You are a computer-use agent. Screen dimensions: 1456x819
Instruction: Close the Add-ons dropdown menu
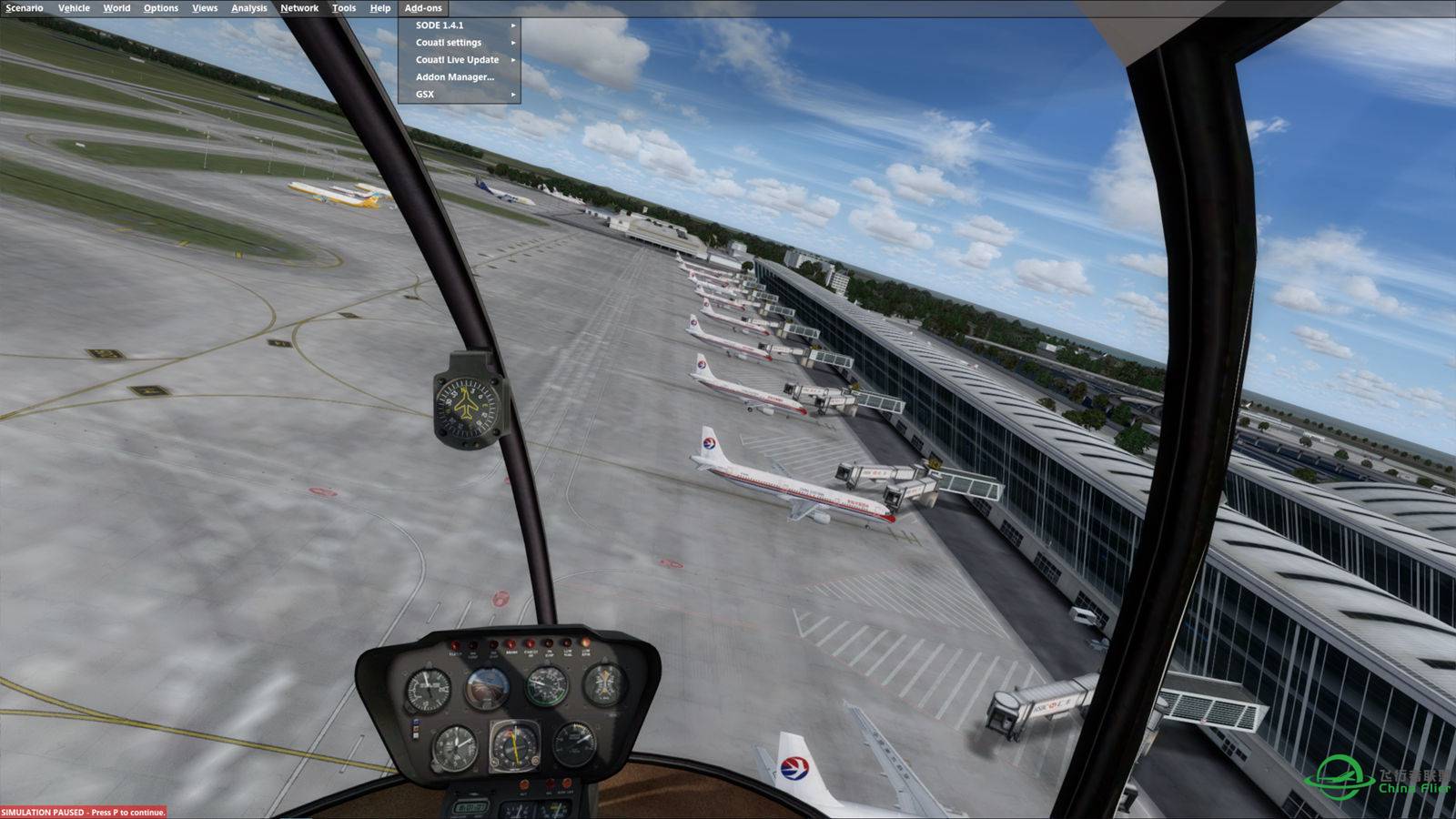pos(423,8)
